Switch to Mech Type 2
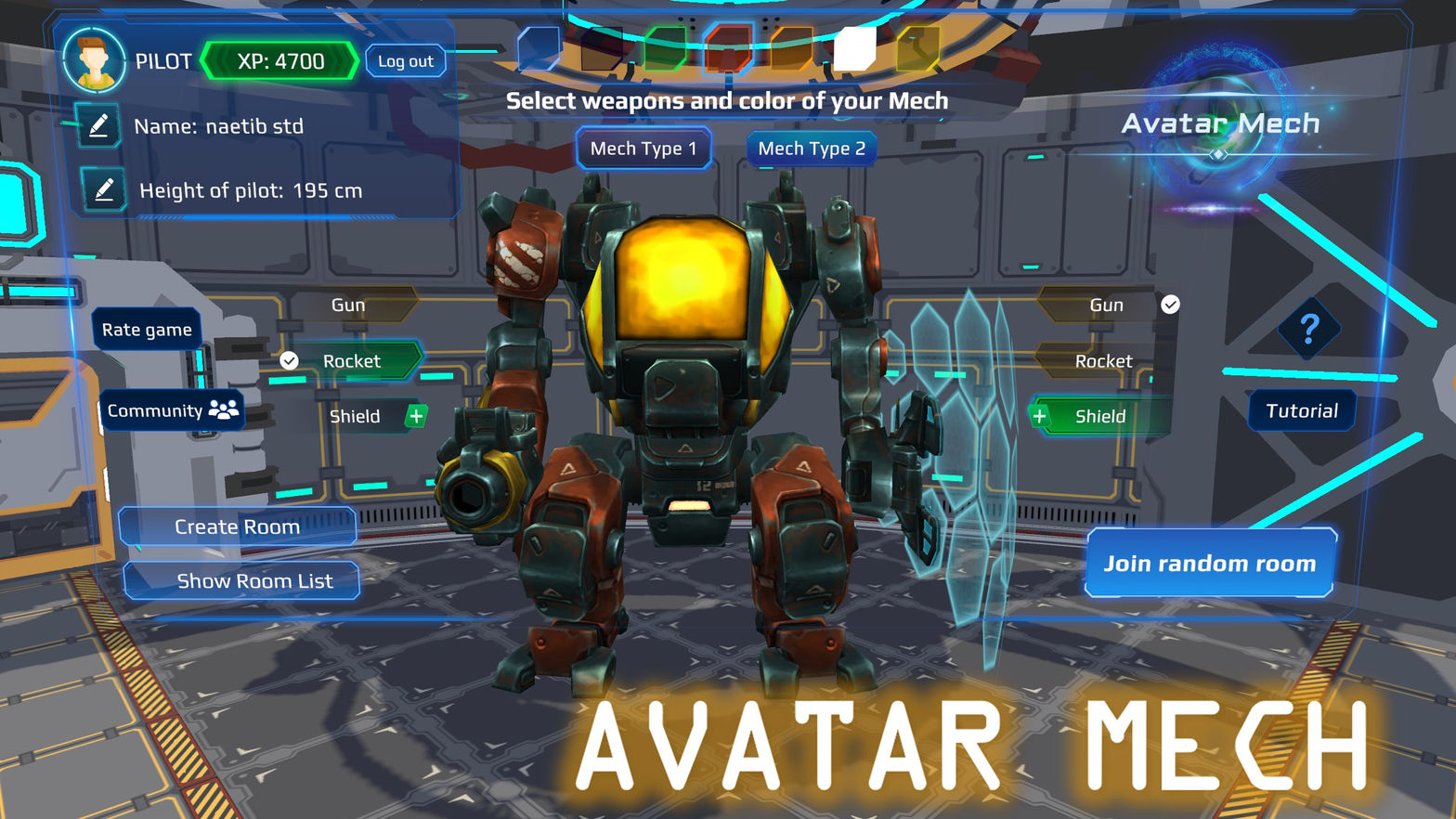 pyautogui.click(x=811, y=148)
